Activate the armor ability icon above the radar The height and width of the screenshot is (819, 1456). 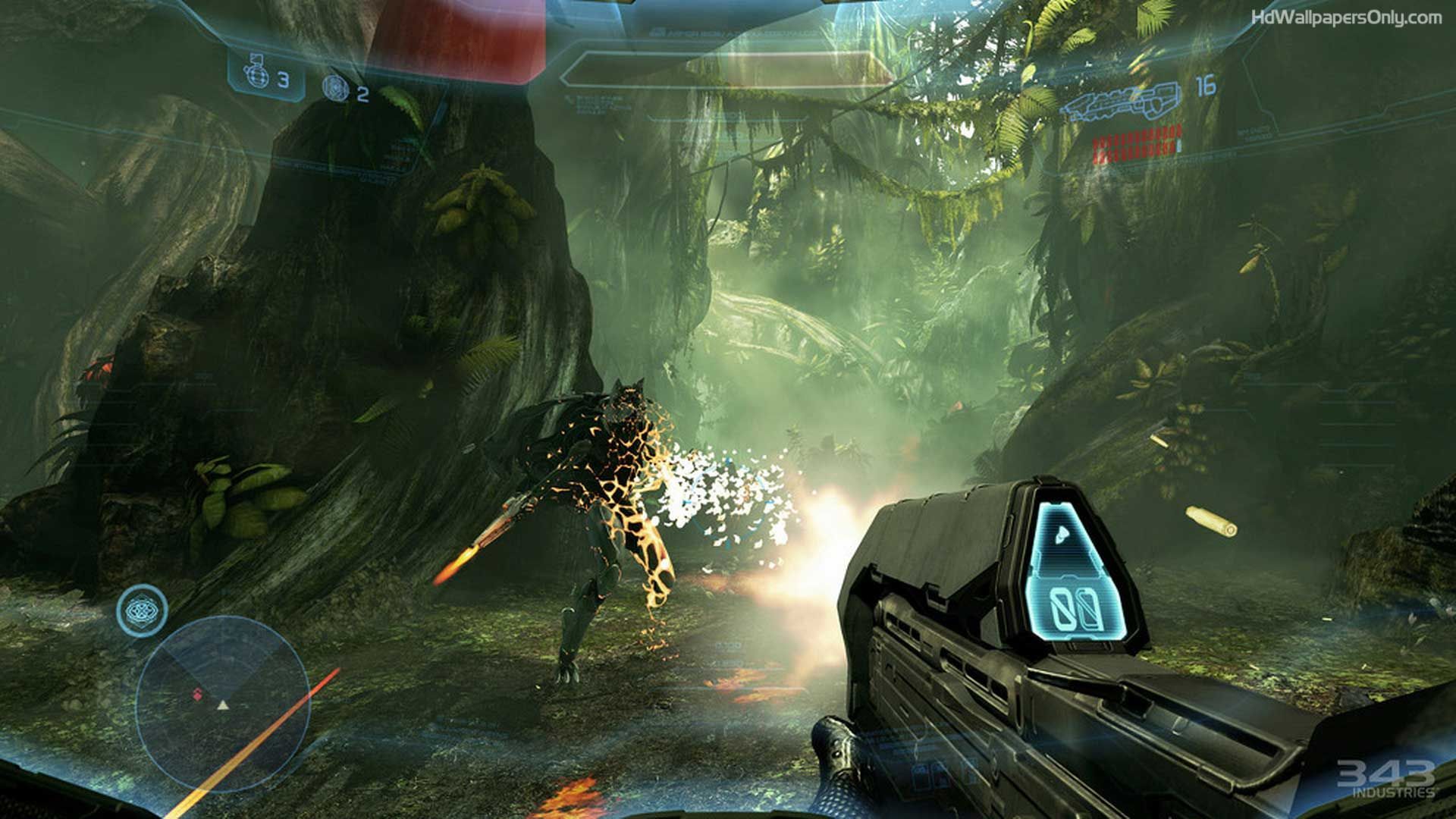click(142, 610)
